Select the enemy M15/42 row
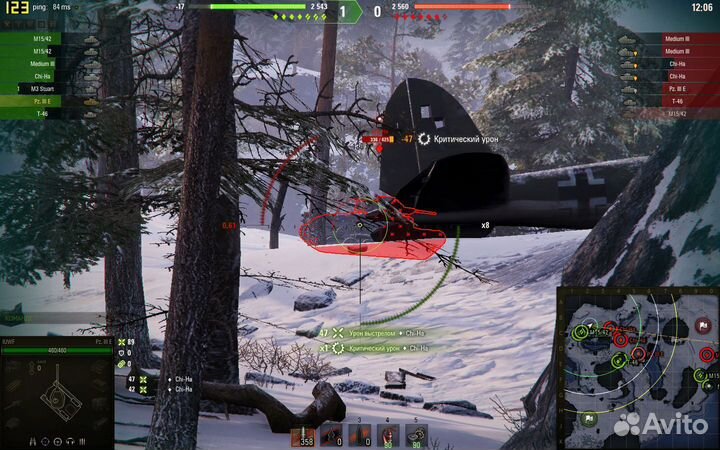 tap(668, 113)
